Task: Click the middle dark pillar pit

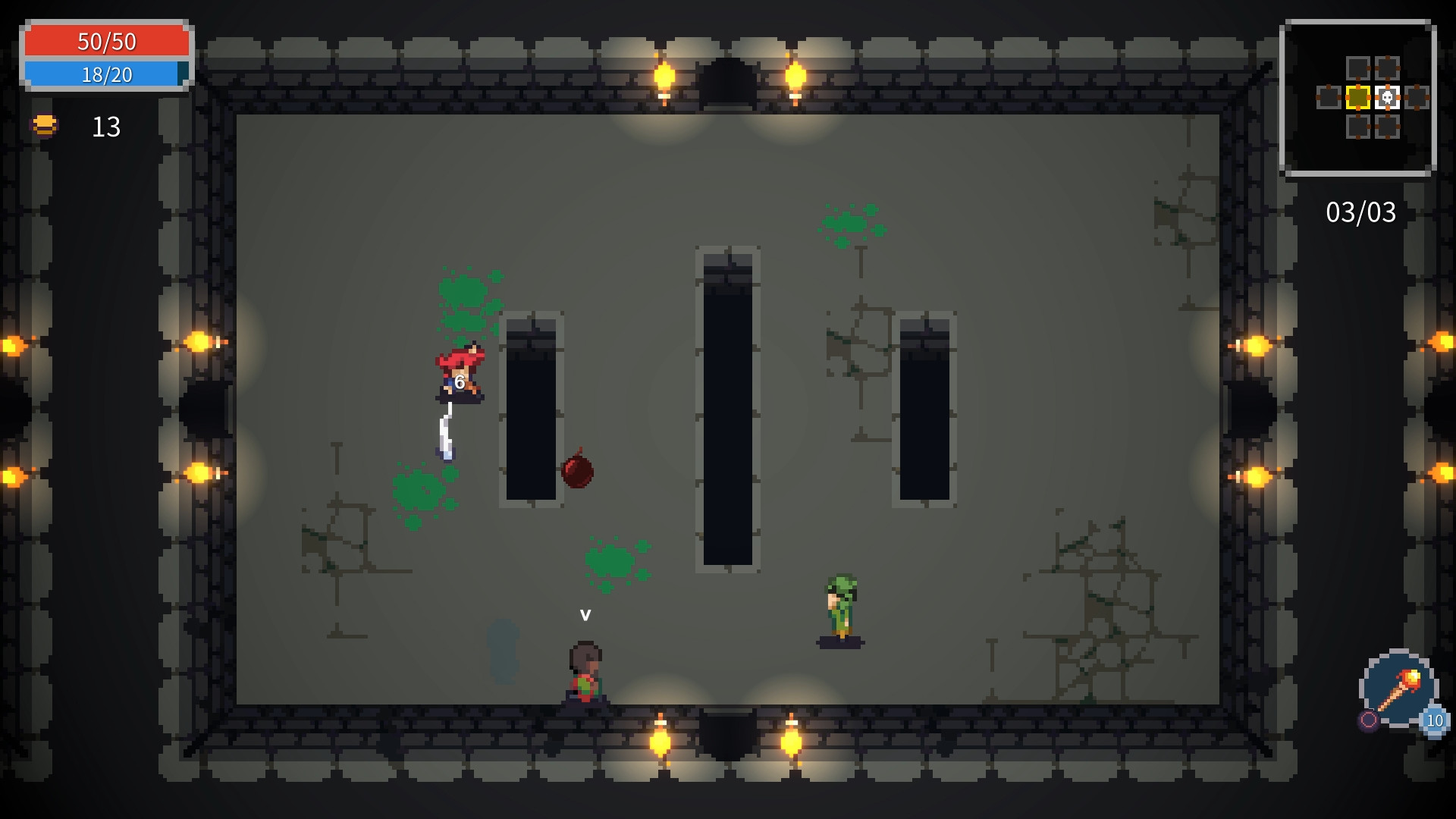Action: pos(728,409)
